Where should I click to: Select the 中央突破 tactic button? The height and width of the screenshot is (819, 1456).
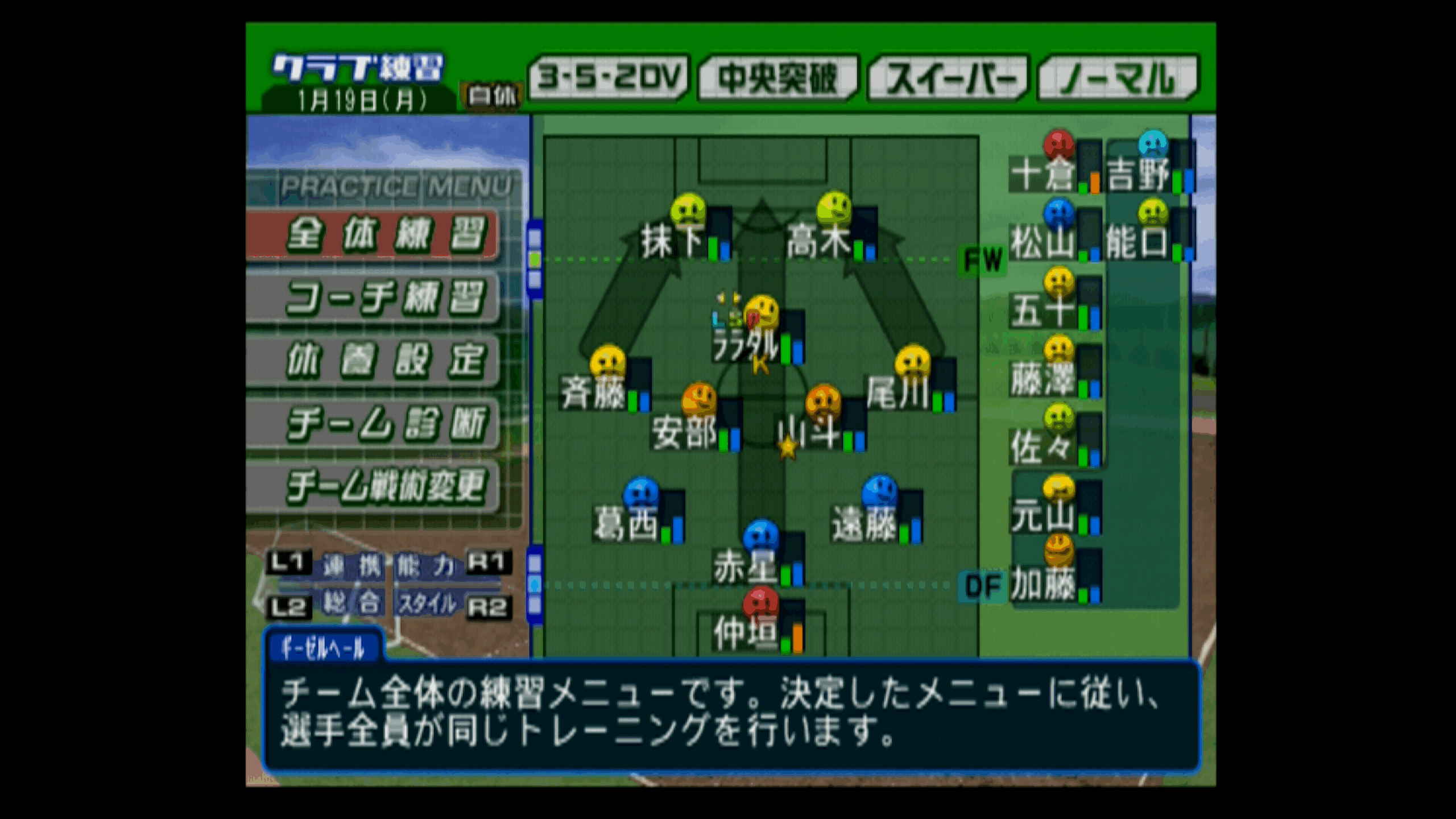pyautogui.click(x=777, y=78)
